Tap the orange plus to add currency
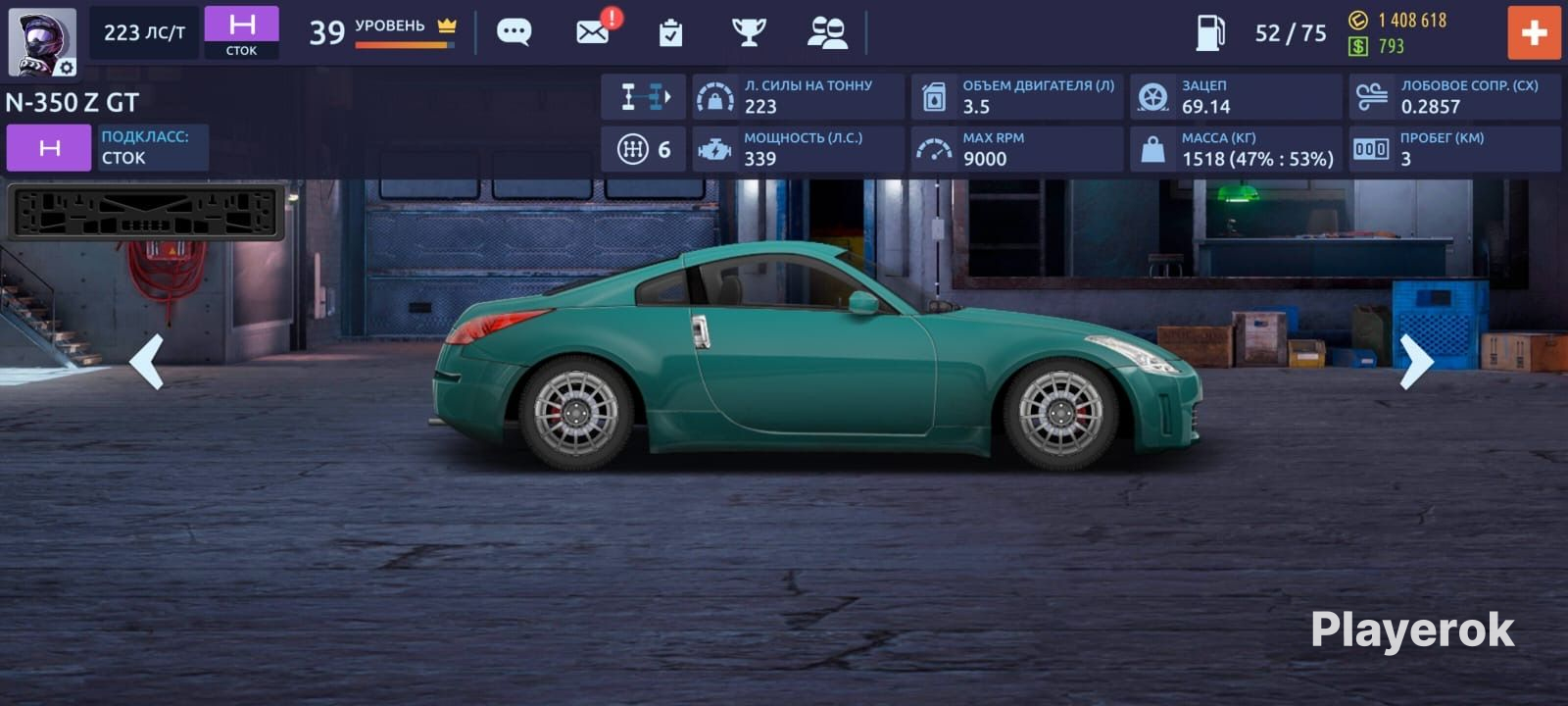 point(1534,32)
